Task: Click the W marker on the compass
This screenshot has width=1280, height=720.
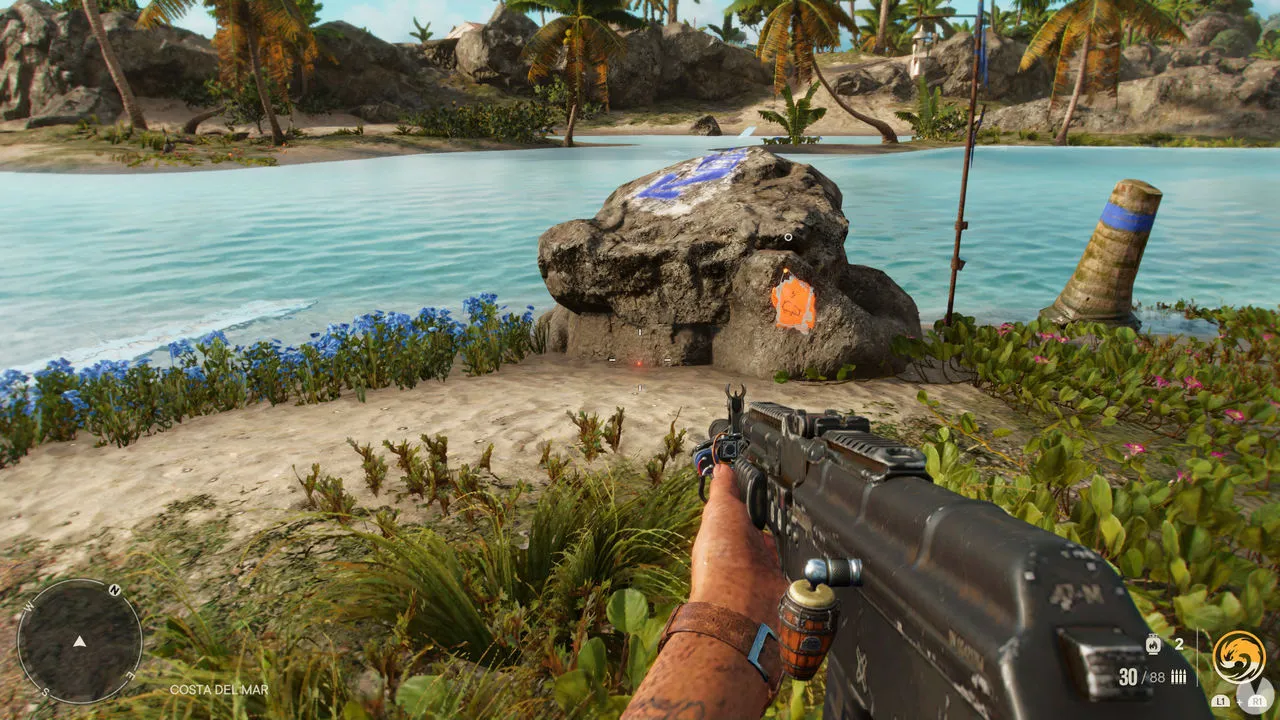Action: coord(28,607)
